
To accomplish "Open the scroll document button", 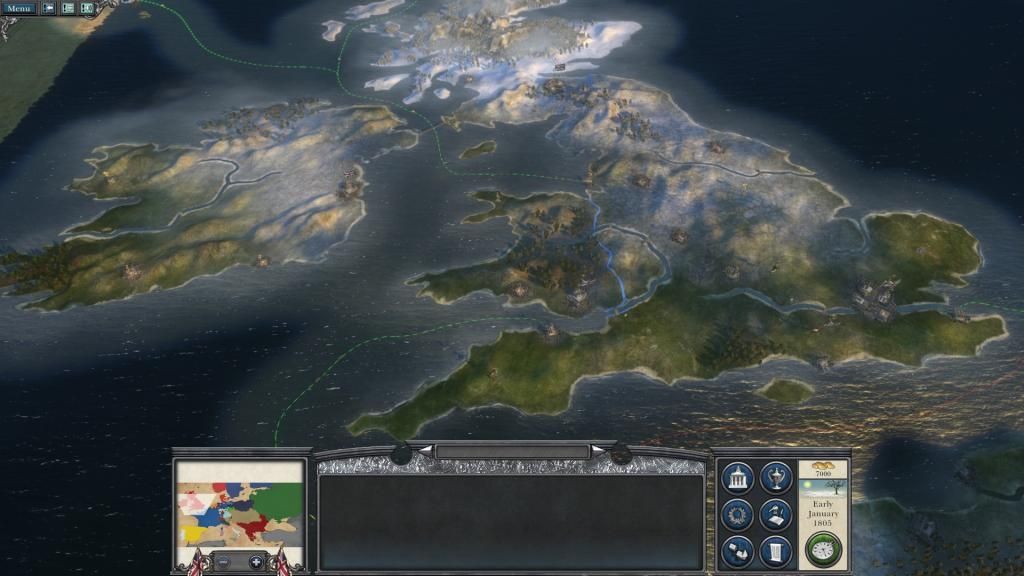I will [775, 551].
